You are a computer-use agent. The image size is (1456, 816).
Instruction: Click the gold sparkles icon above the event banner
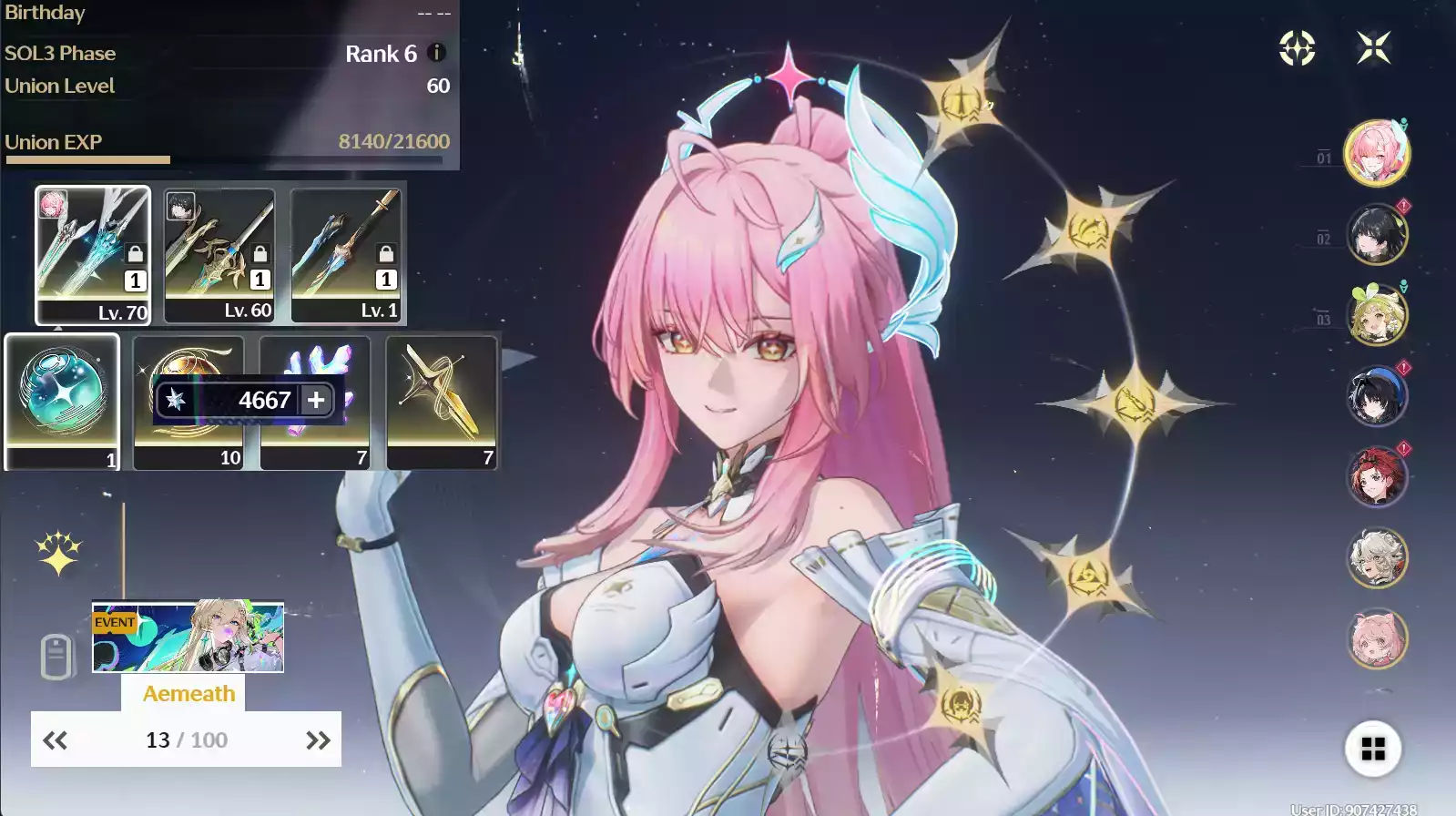coord(56,552)
